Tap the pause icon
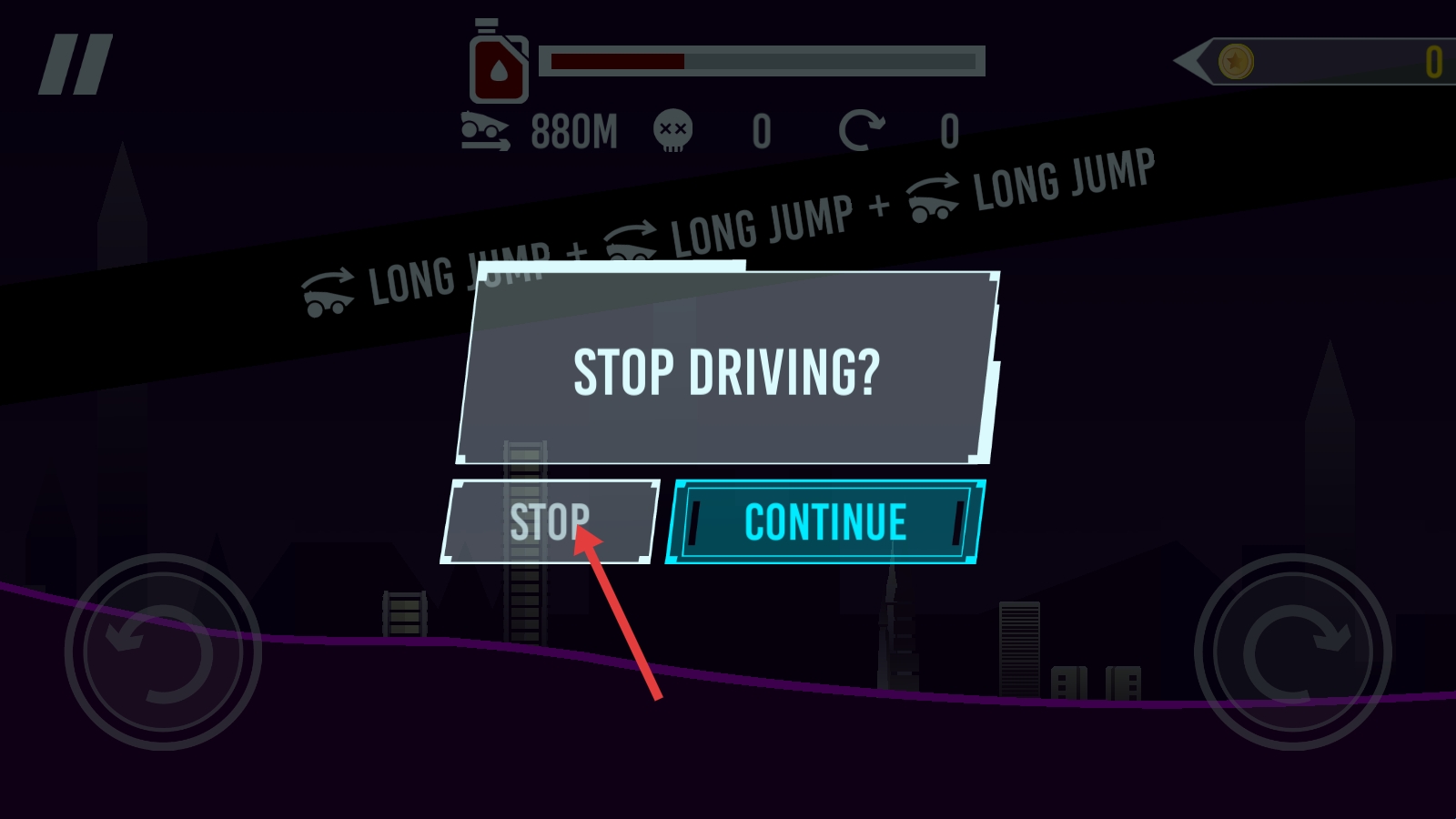The height and width of the screenshot is (819, 1456). [76, 65]
